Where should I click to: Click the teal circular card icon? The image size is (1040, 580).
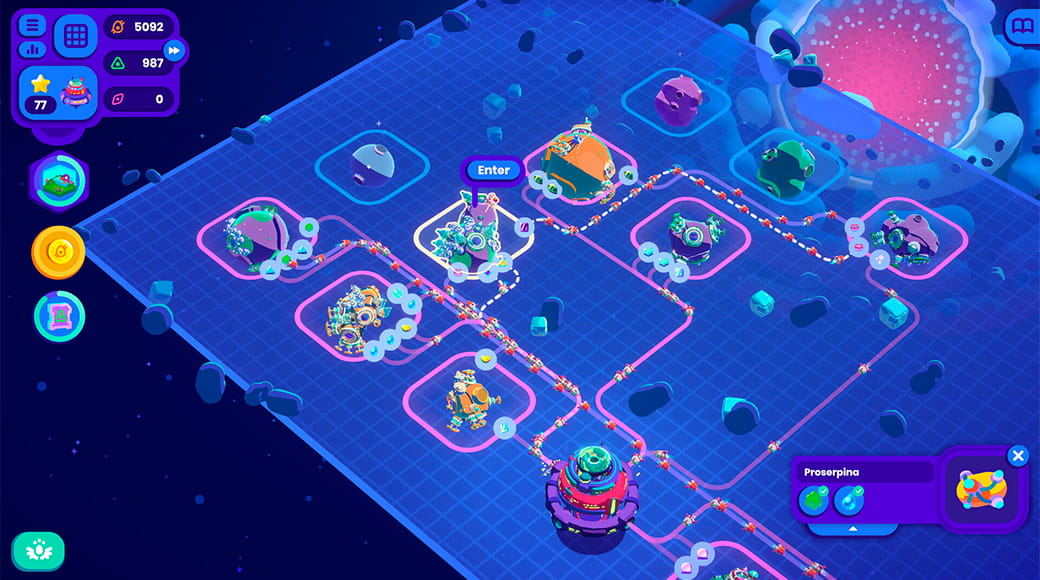tap(59, 316)
